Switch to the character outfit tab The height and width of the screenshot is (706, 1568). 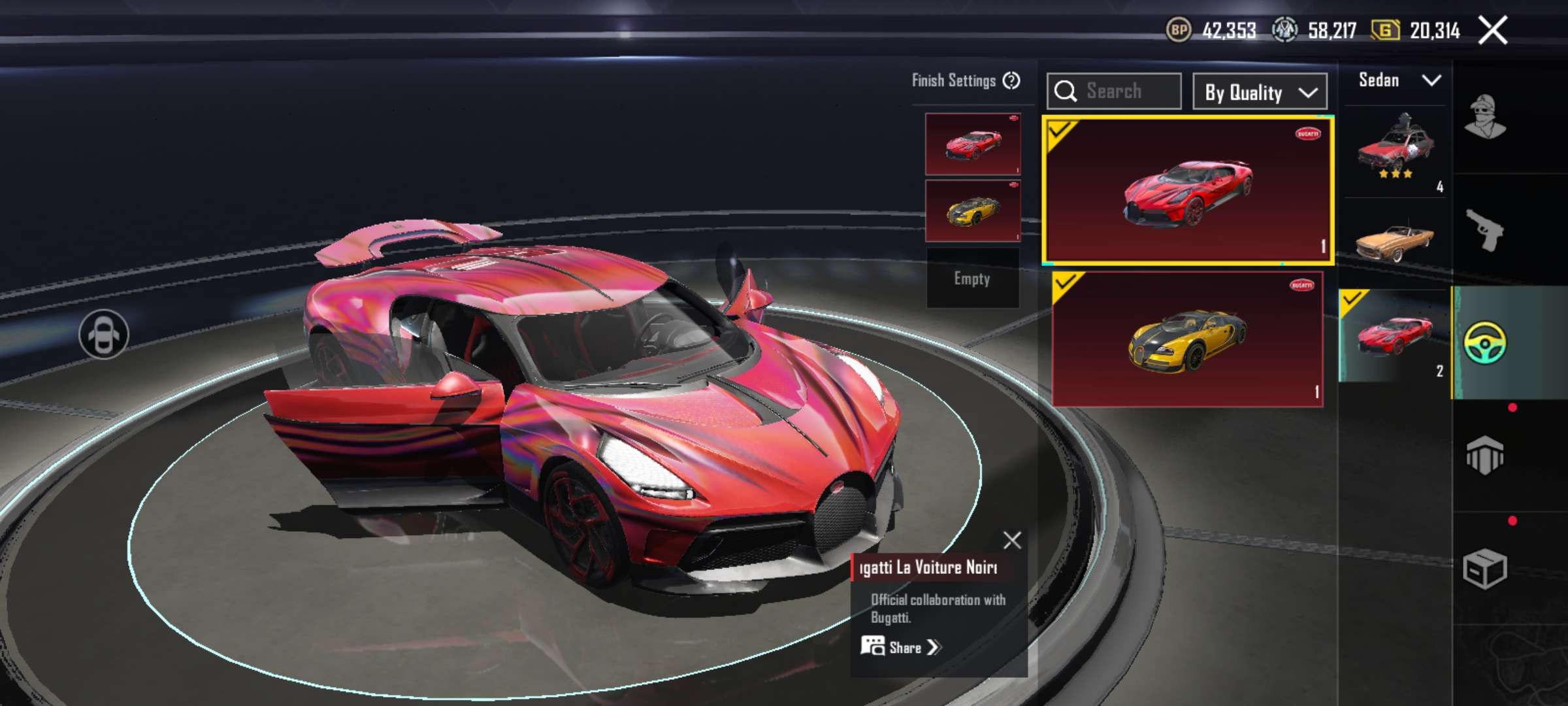1484,118
